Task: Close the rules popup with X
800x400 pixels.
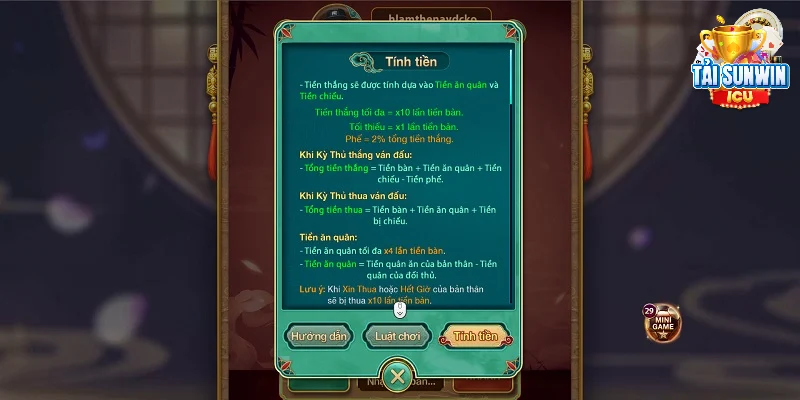Action: (398, 376)
